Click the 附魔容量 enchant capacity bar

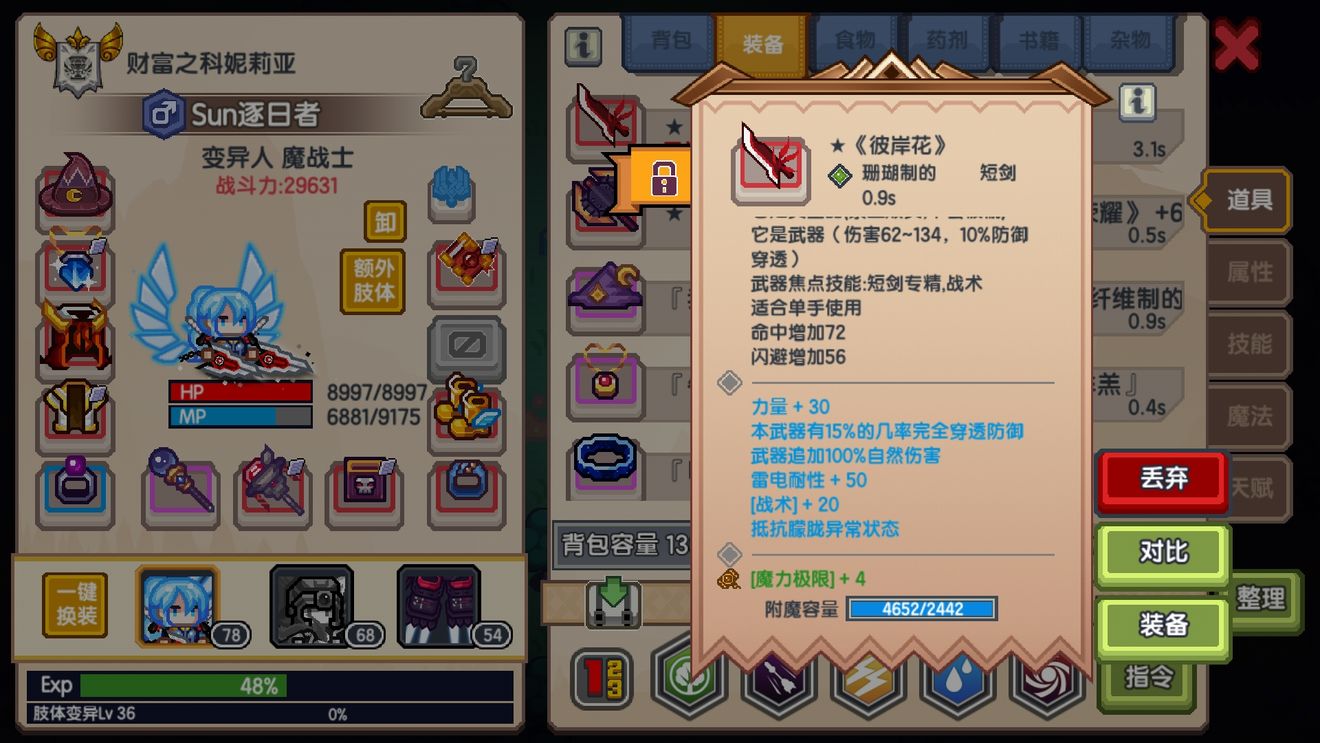click(922, 609)
